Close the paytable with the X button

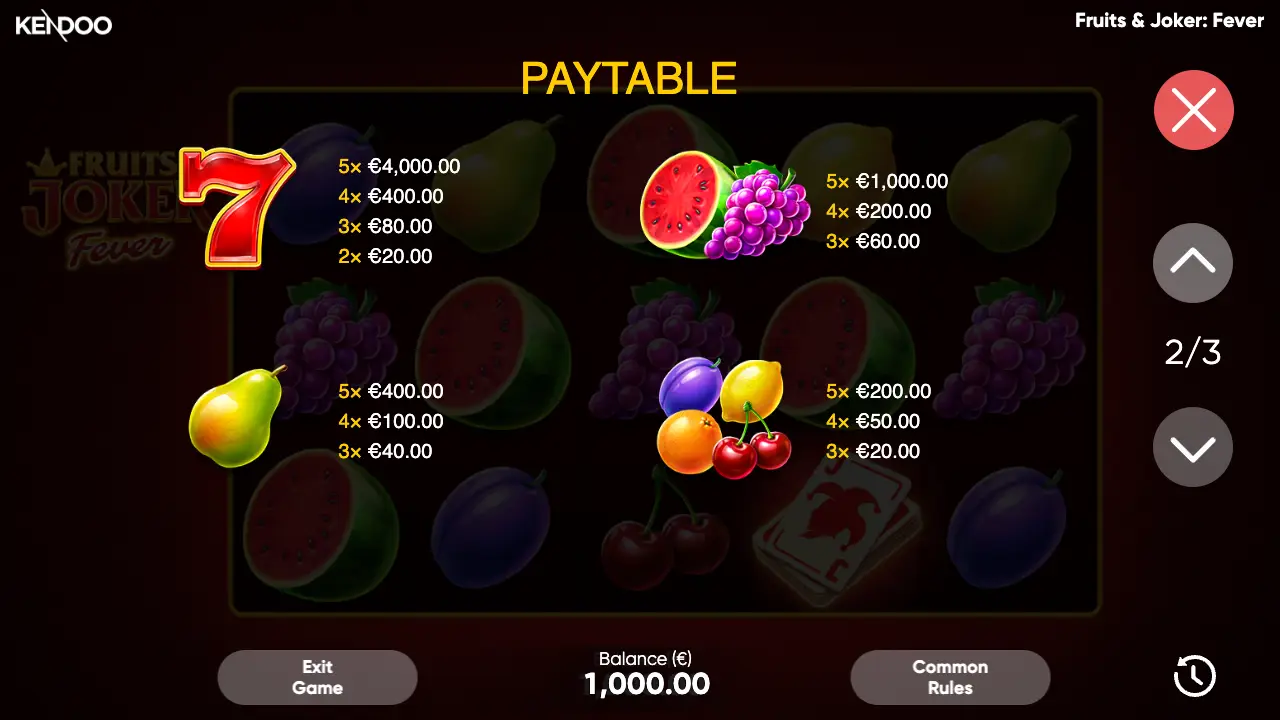1193,110
